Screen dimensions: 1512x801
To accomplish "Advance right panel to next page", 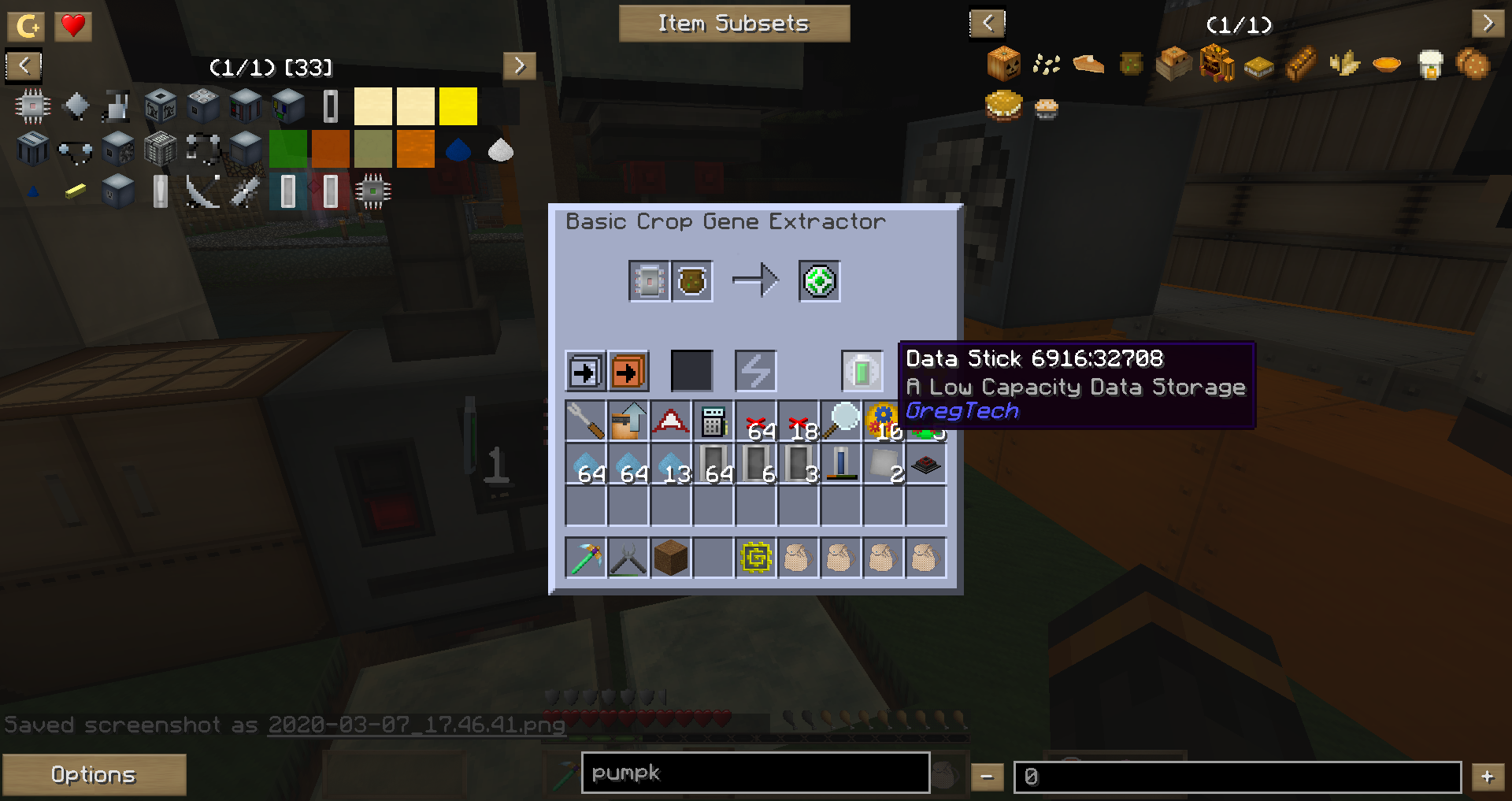I will click(x=1488, y=23).
